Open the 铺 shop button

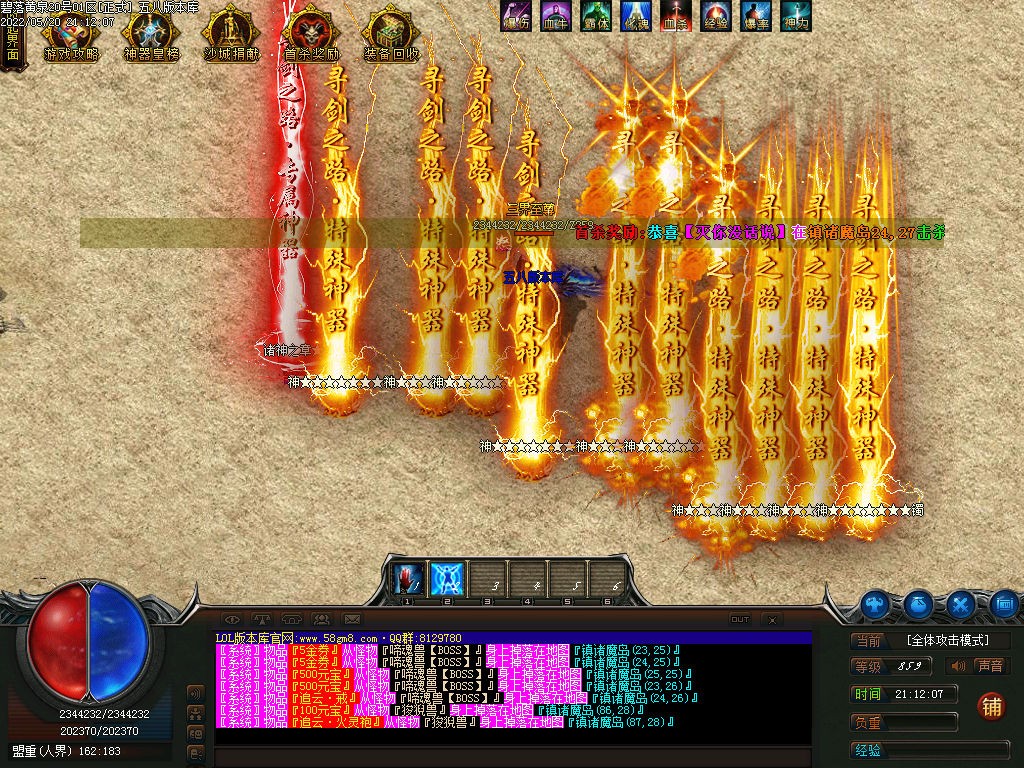[x=992, y=705]
